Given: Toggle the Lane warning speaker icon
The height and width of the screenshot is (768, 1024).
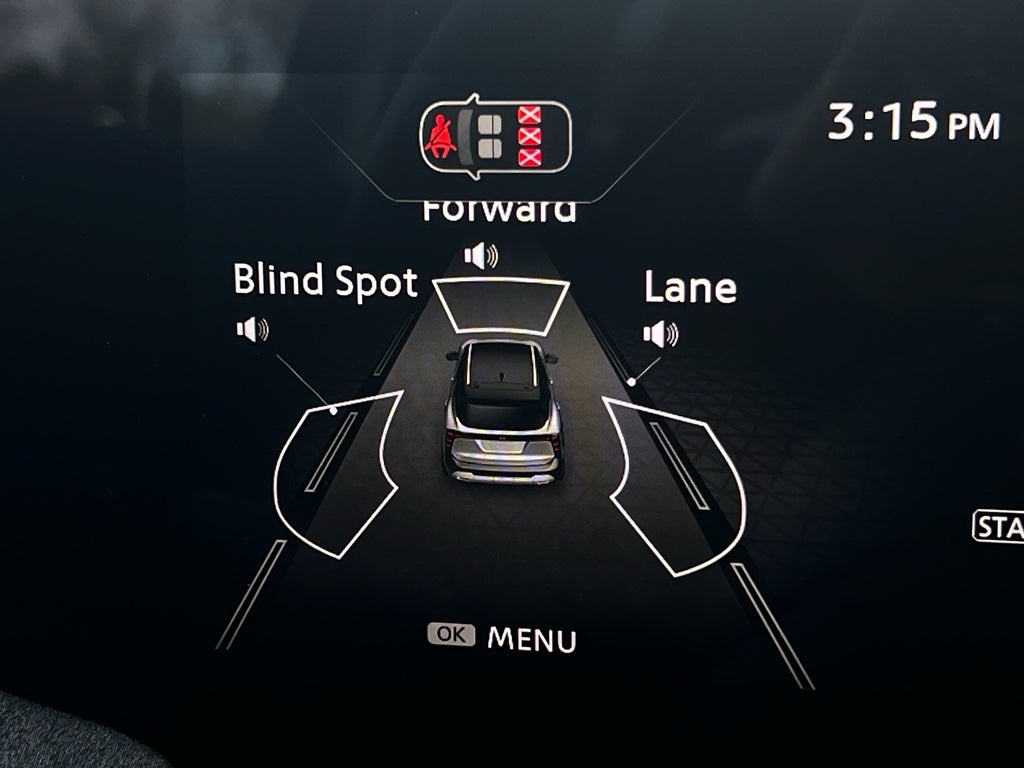Looking at the screenshot, I should pyautogui.click(x=660, y=334).
